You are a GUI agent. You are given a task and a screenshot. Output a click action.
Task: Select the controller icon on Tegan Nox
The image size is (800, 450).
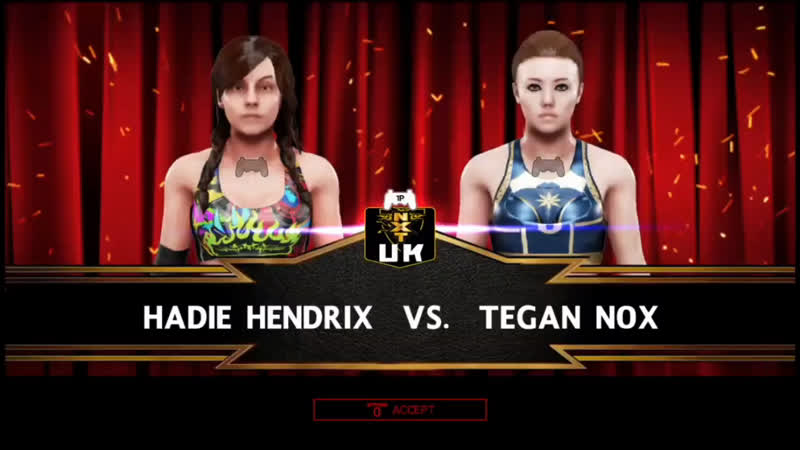pyautogui.click(x=546, y=166)
